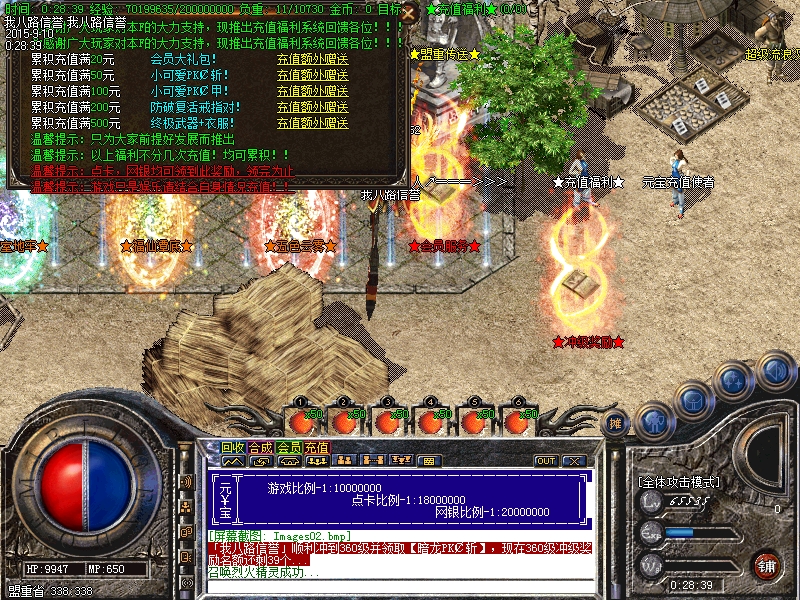Switch to the 合成 synthesis tab

(x=261, y=447)
